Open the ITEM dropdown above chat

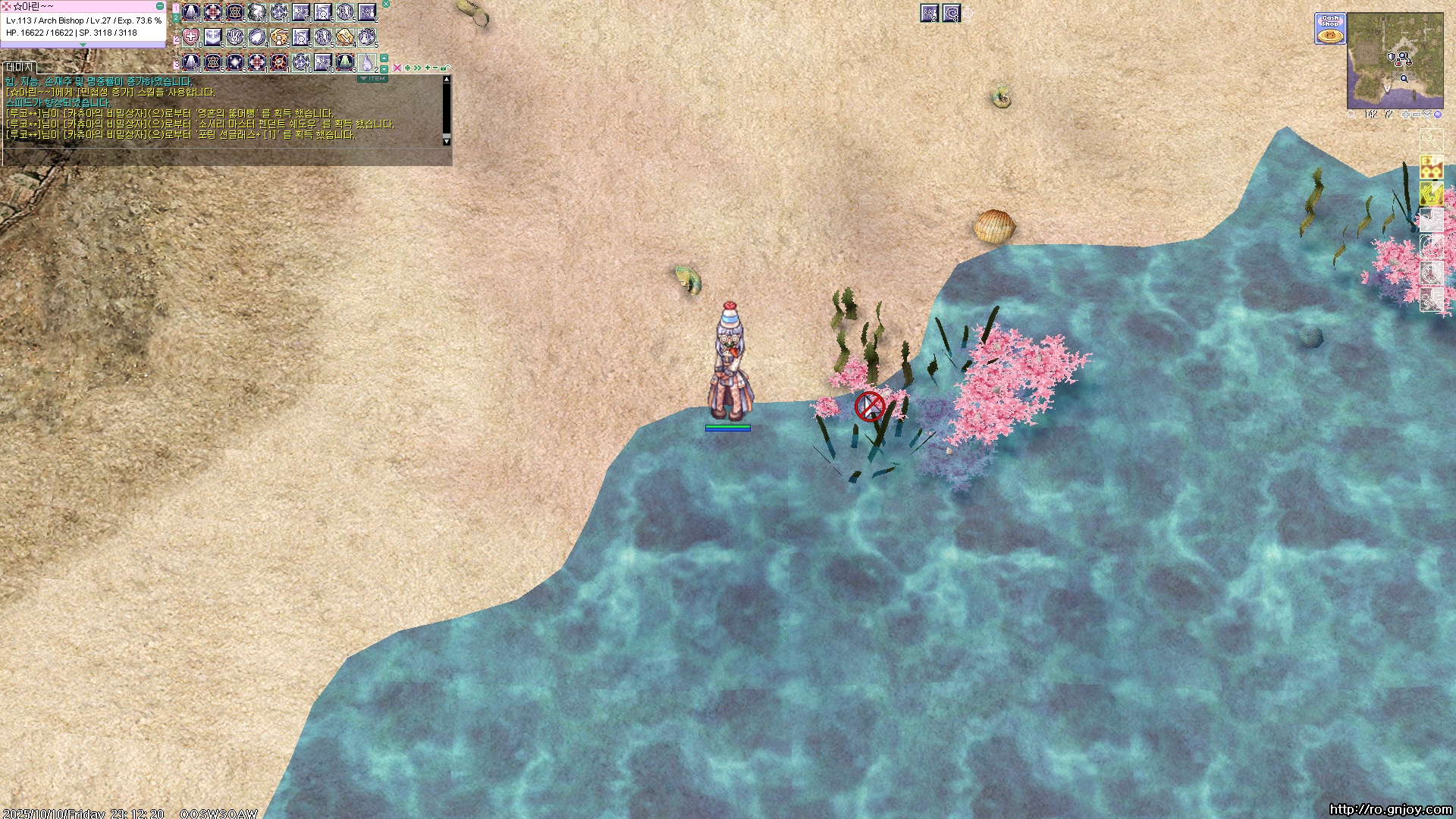click(372, 78)
